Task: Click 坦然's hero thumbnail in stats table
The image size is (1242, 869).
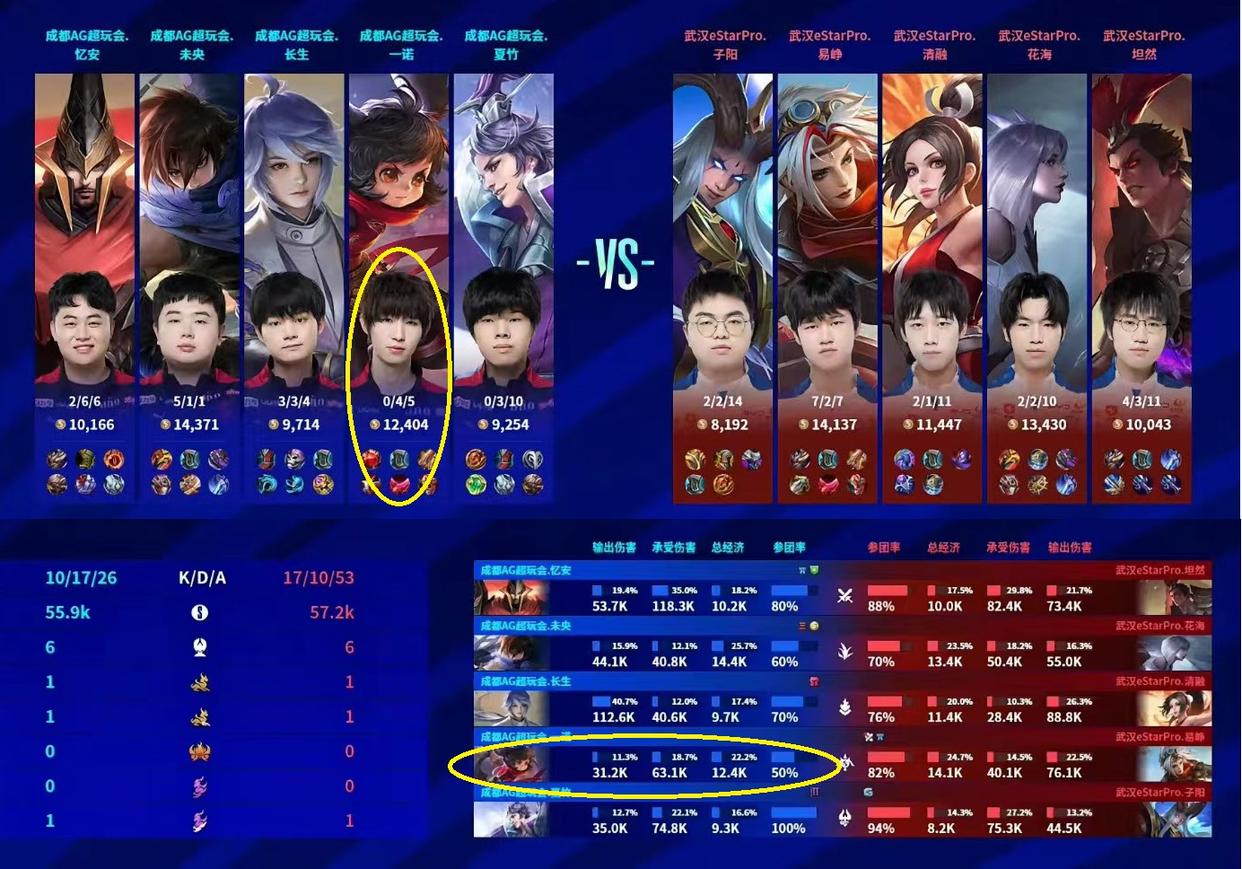Action: (1174, 597)
